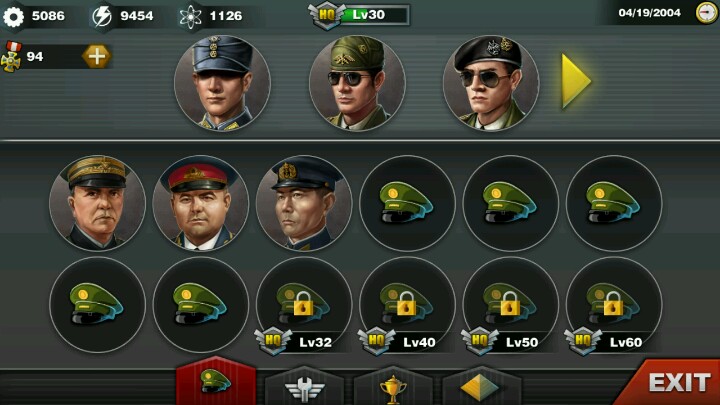Switch to the diamond-shaped tab

coord(481,384)
